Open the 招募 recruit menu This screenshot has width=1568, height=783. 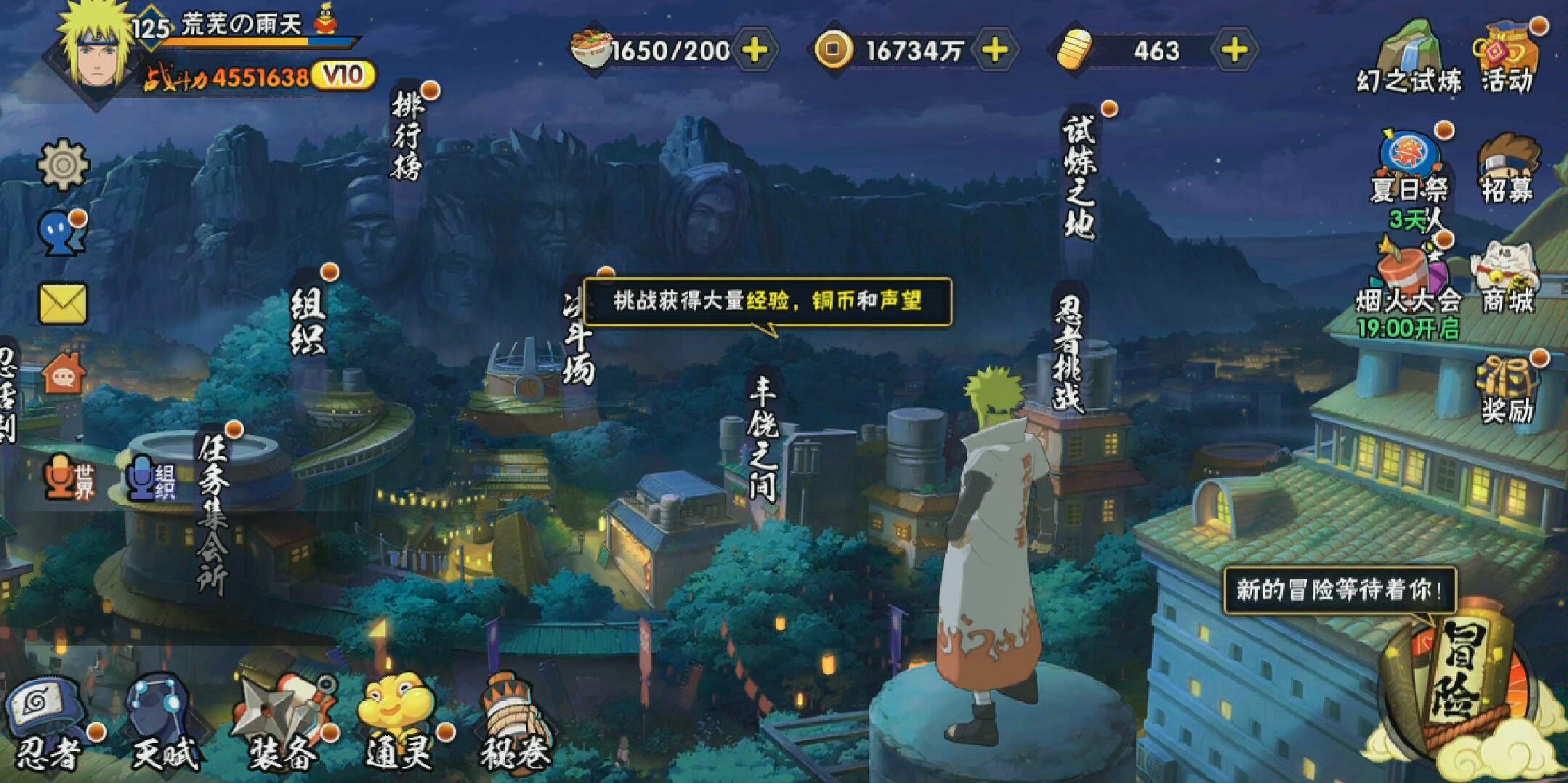coord(1508,169)
